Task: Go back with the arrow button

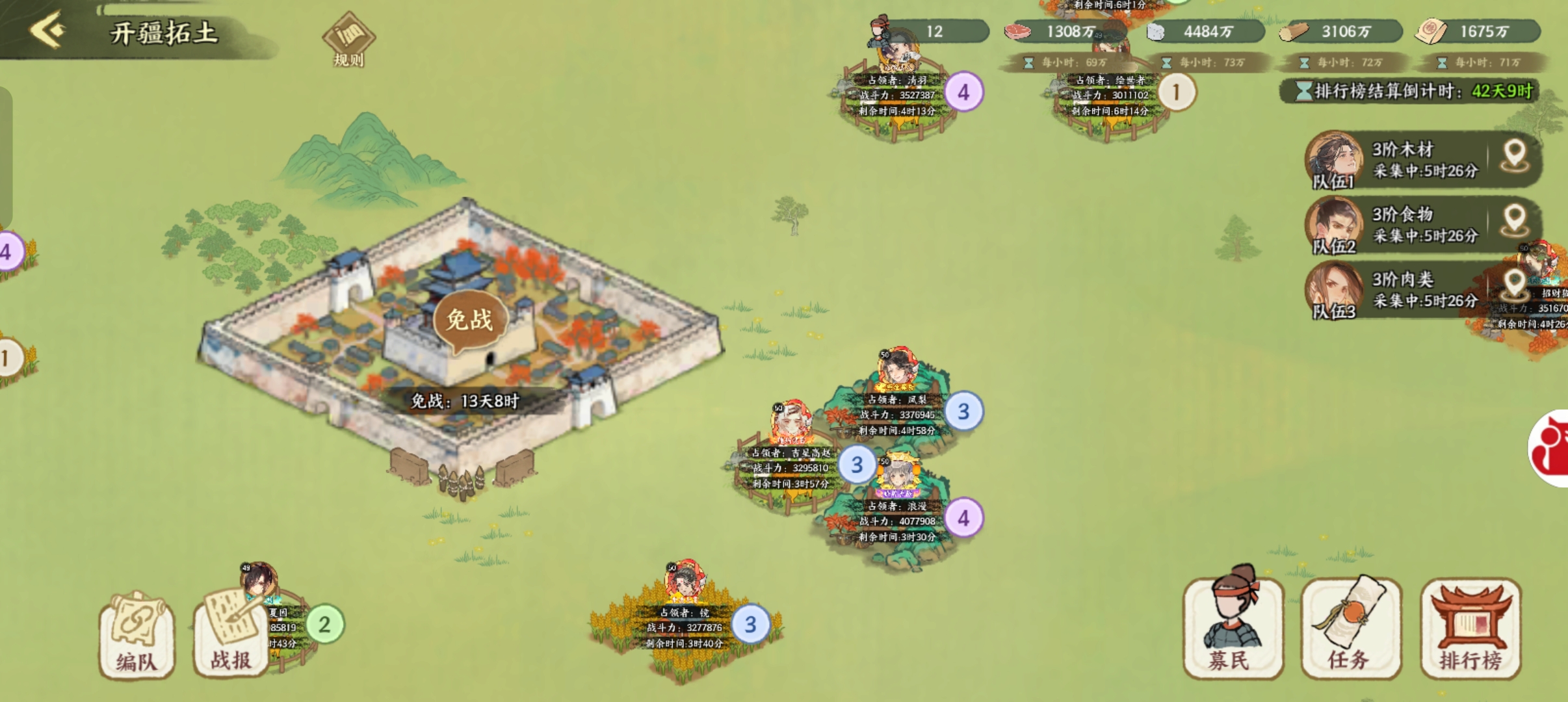Action: (48, 30)
